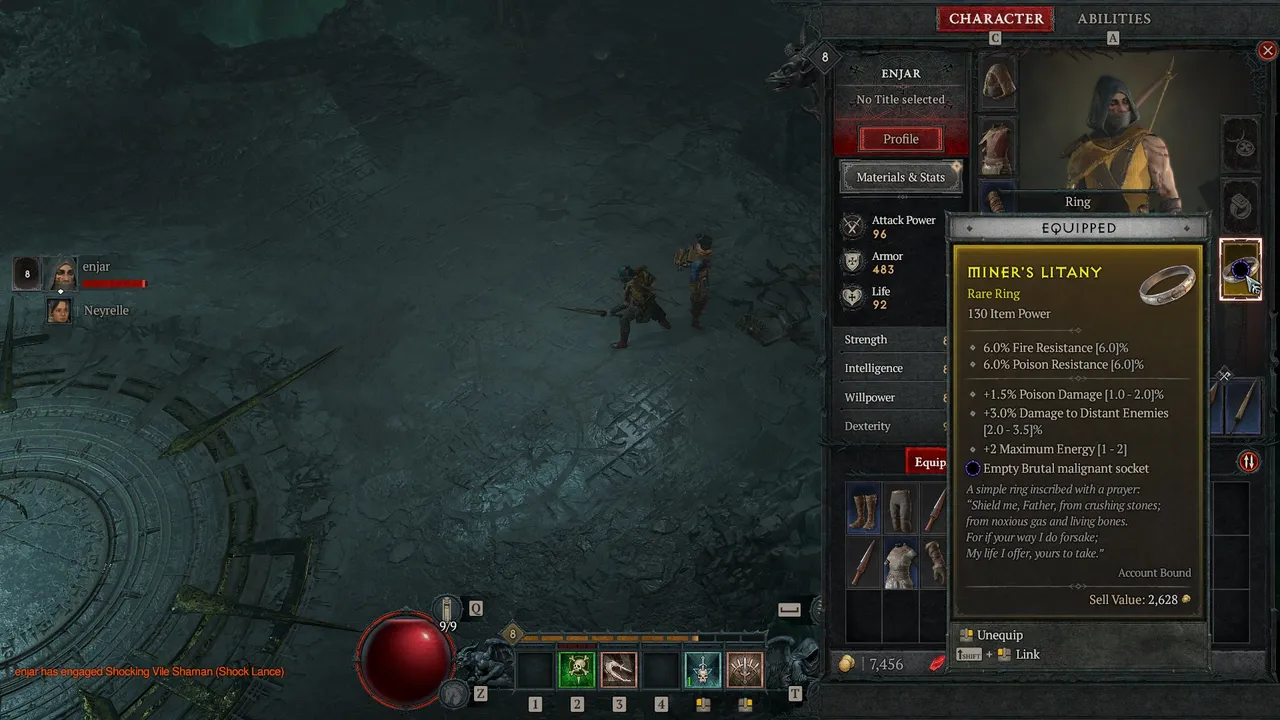Open the Equipment inventory tab
Viewport: 1280px width, 720px height.
929,462
